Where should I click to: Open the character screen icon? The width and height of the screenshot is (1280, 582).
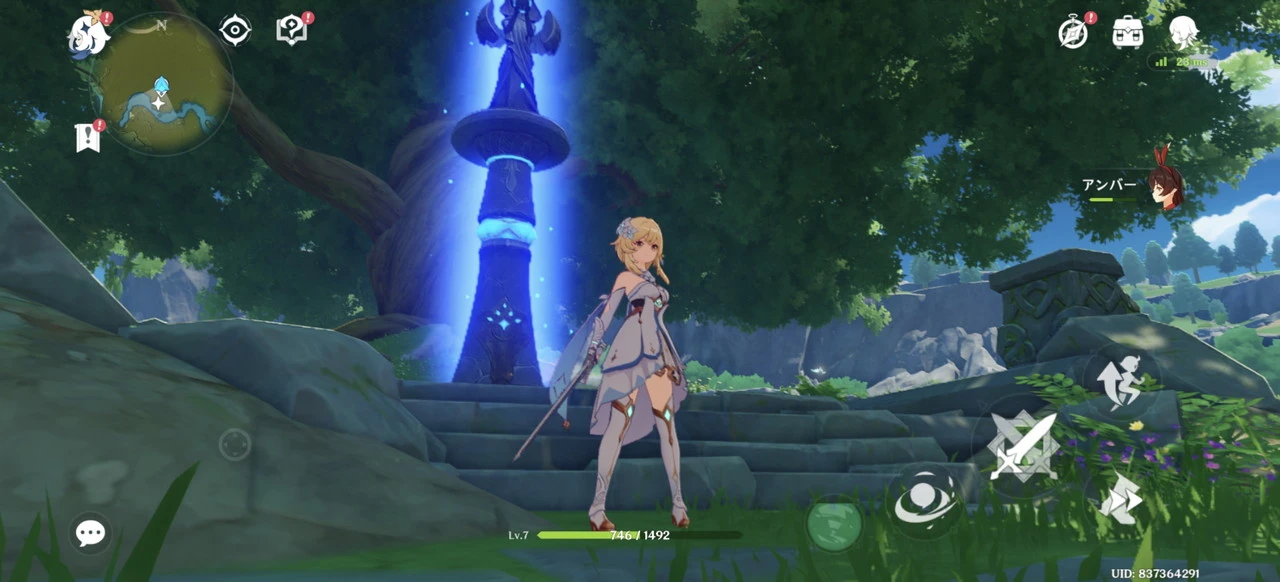tap(1183, 32)
